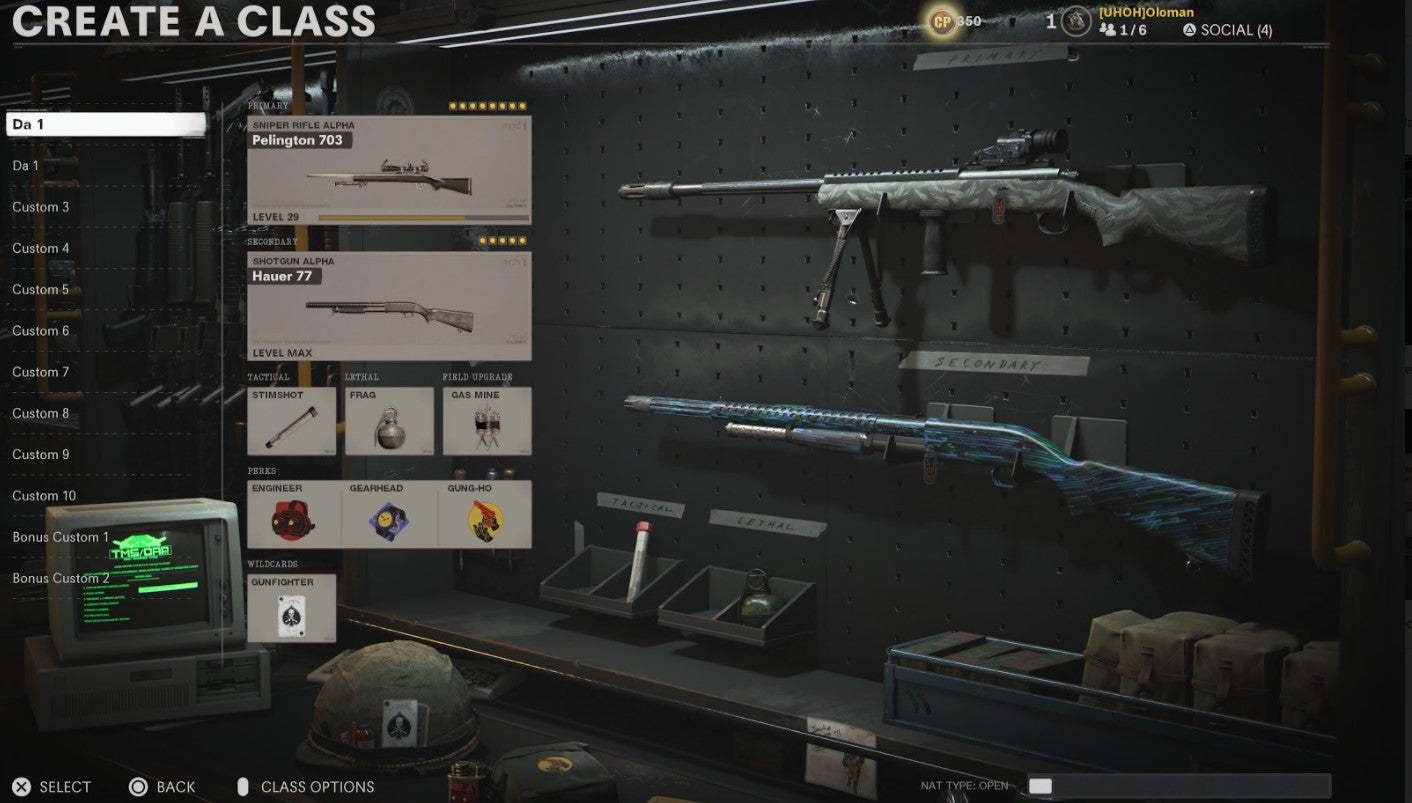Open the Gunfighter wildcard card
1412x803 pixels.
[x=291, y=606]
